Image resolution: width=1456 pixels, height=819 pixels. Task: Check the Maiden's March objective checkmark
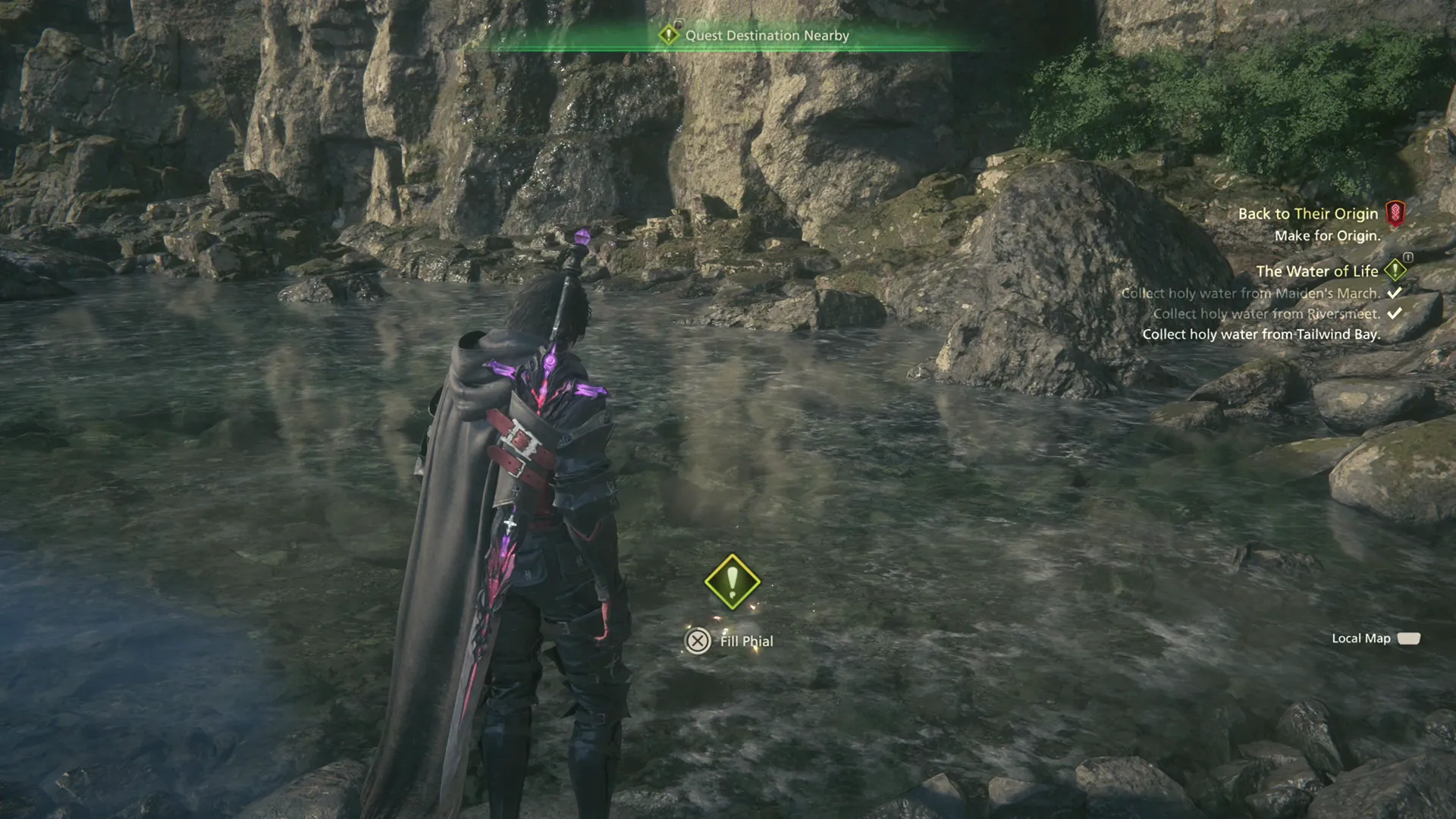point(1395,293)
